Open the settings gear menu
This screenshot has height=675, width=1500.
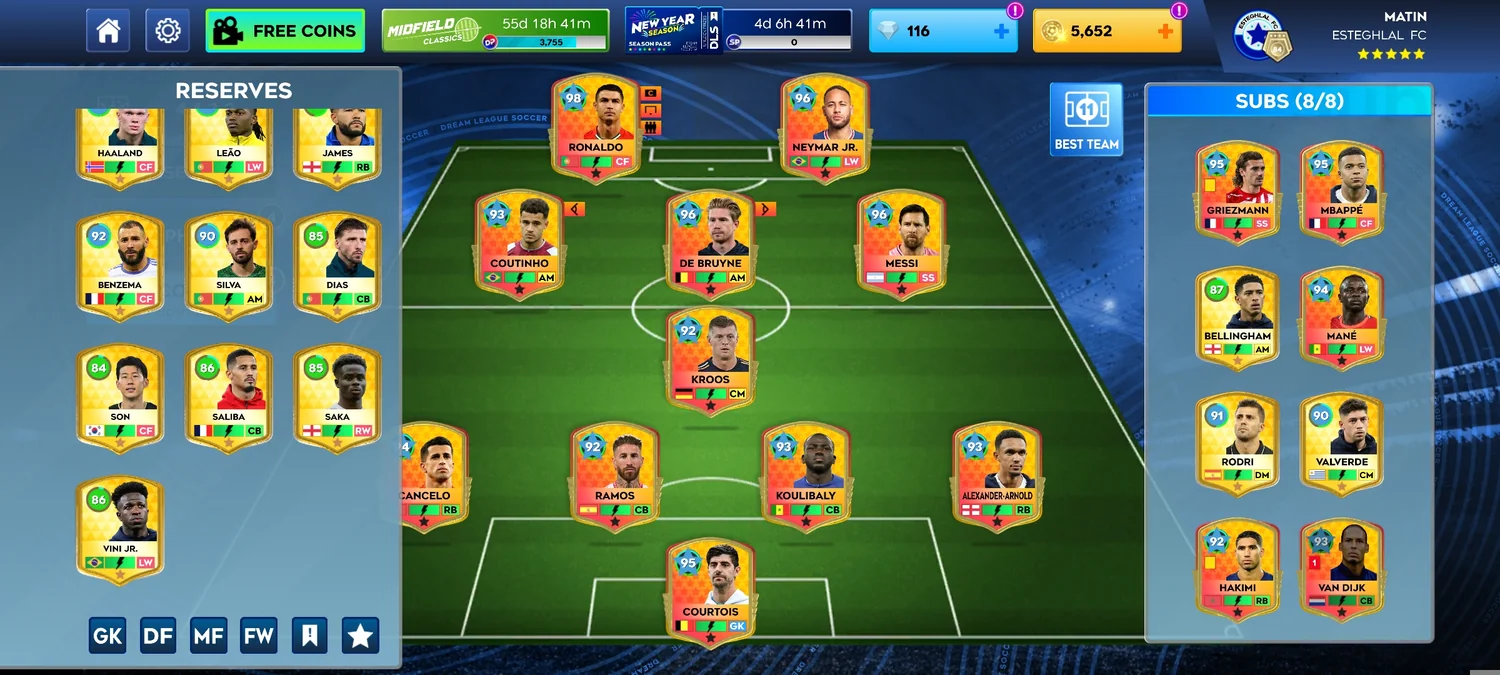point(167,31)
